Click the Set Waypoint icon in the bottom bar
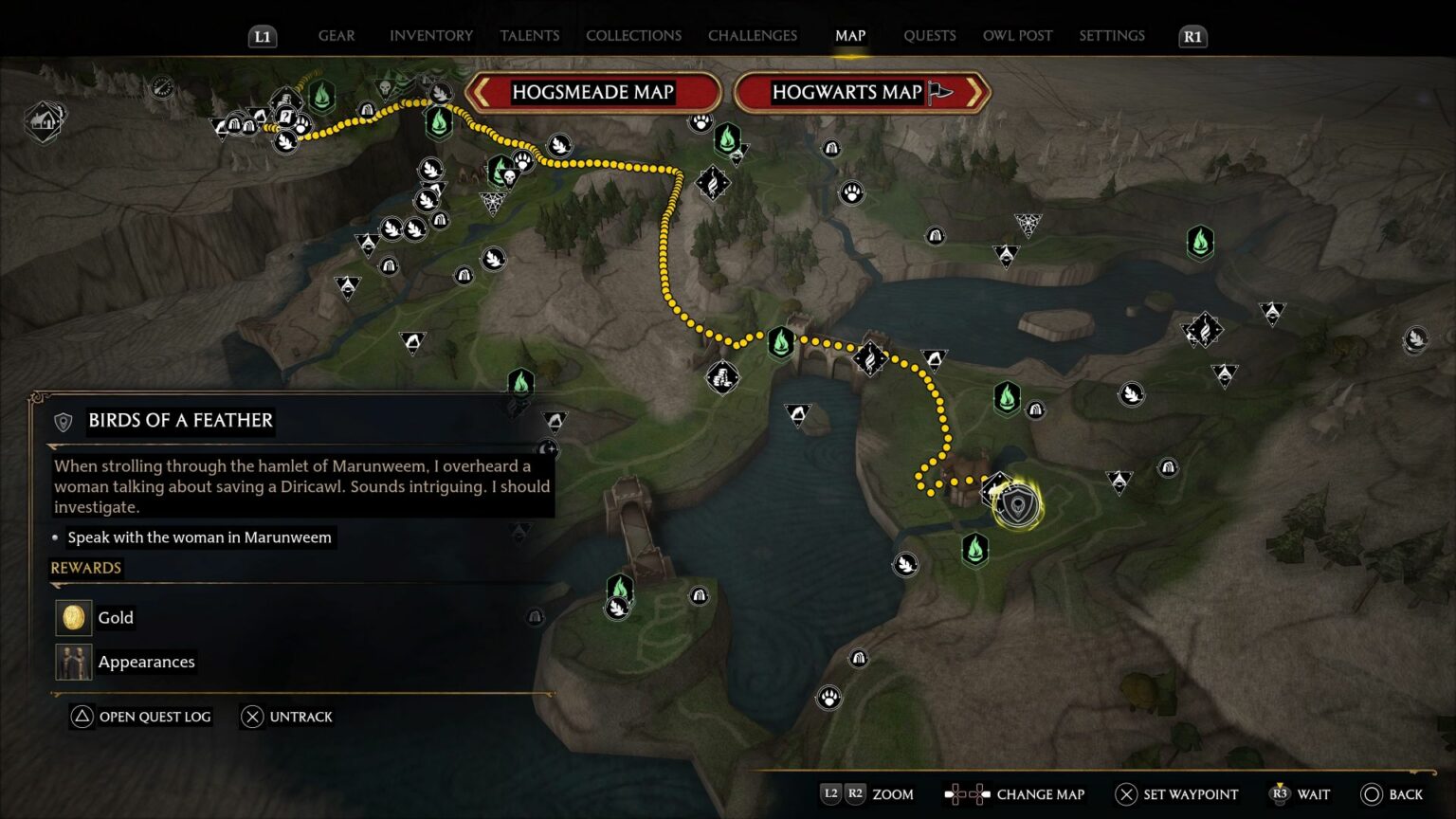 coord(1125,794)
